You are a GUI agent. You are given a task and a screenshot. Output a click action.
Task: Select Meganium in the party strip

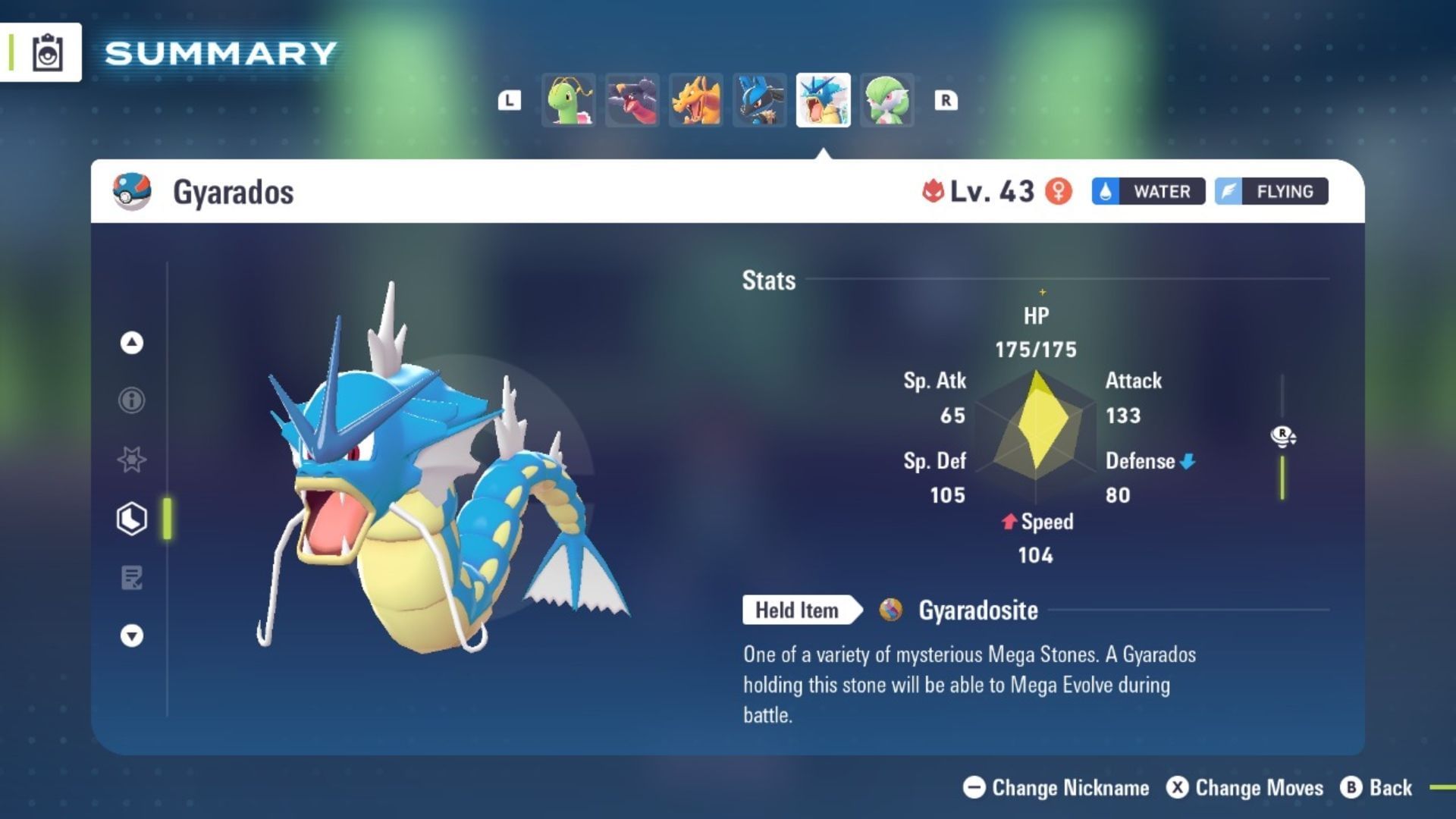[x=569, y=100]
